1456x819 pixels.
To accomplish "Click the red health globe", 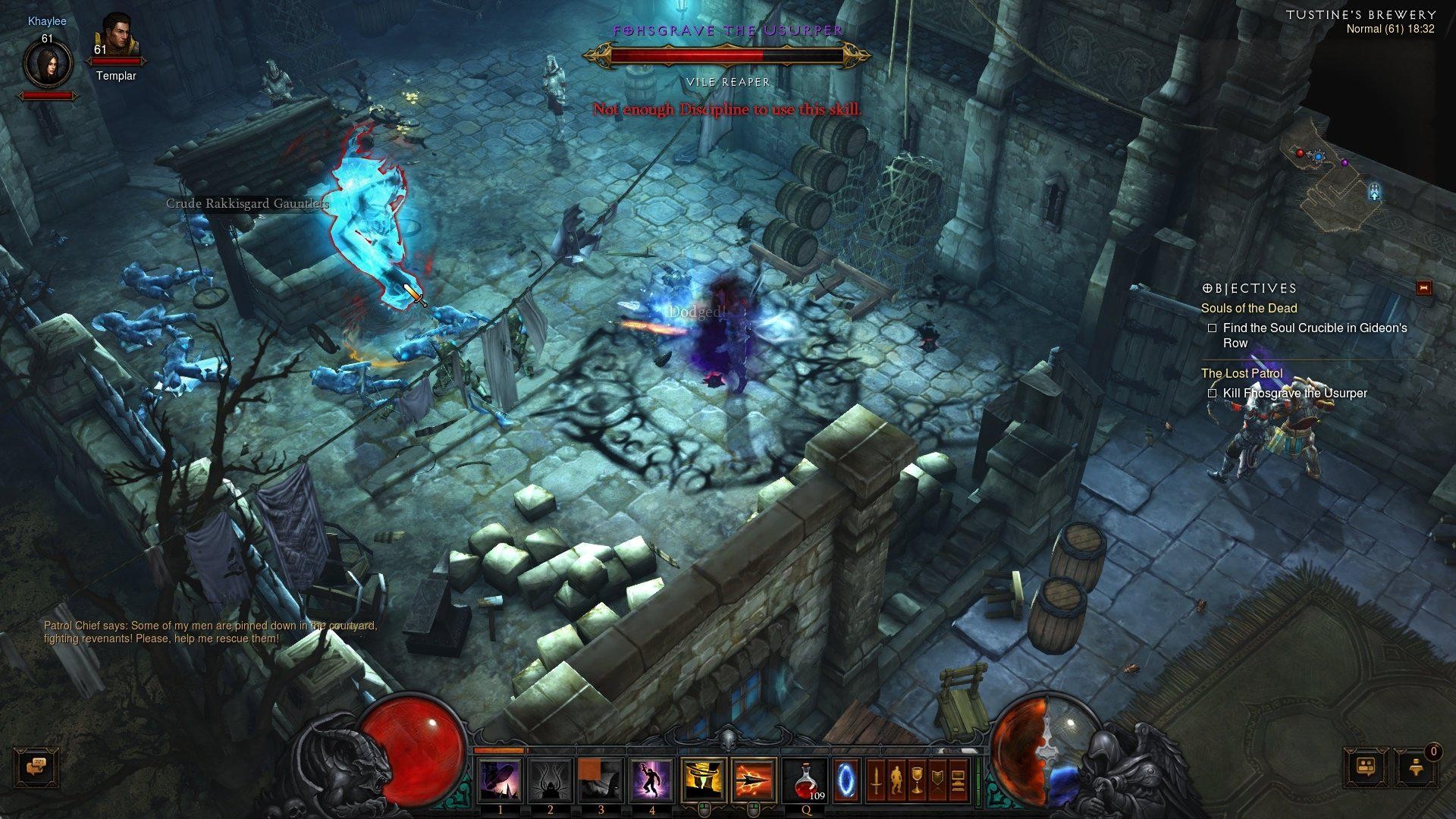I will (413, 751).
